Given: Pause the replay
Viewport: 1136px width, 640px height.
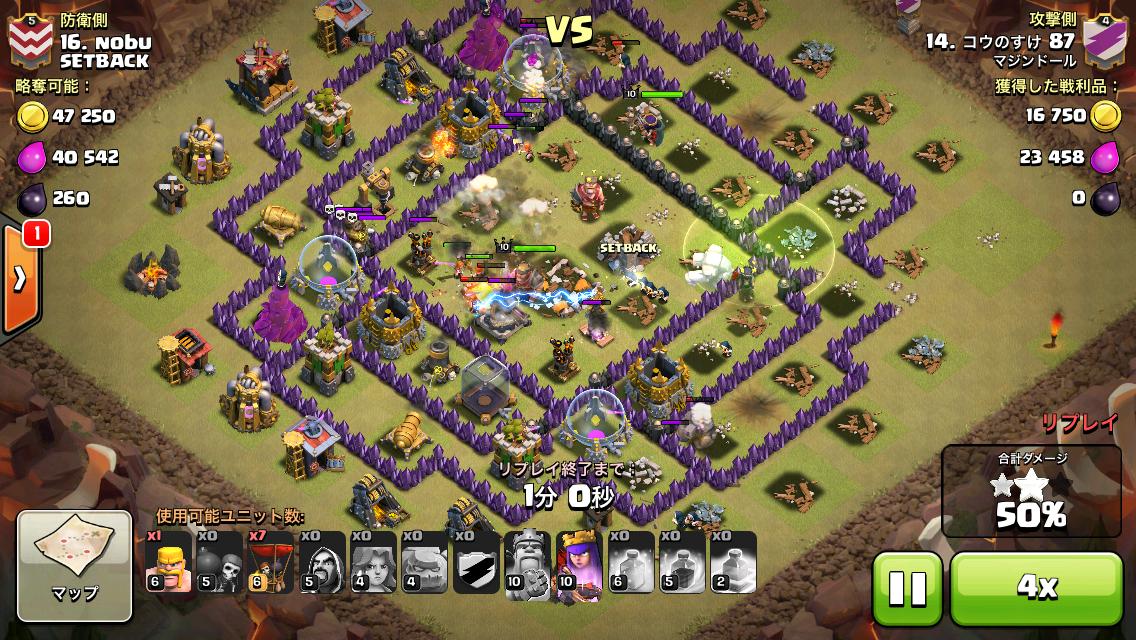Looking at the screenshot, I should point(907,587).
